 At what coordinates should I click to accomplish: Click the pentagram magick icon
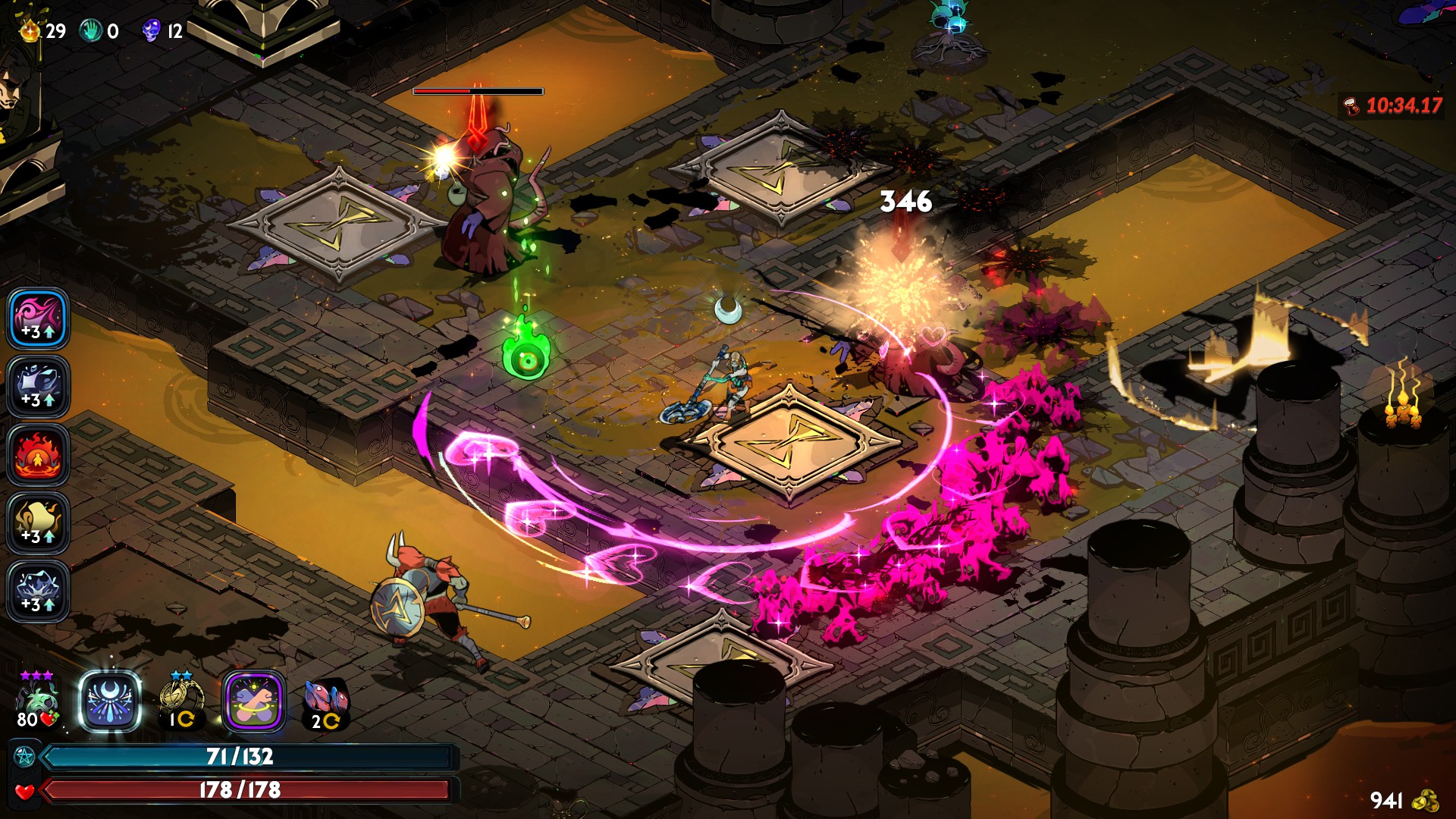pos(24,757)
